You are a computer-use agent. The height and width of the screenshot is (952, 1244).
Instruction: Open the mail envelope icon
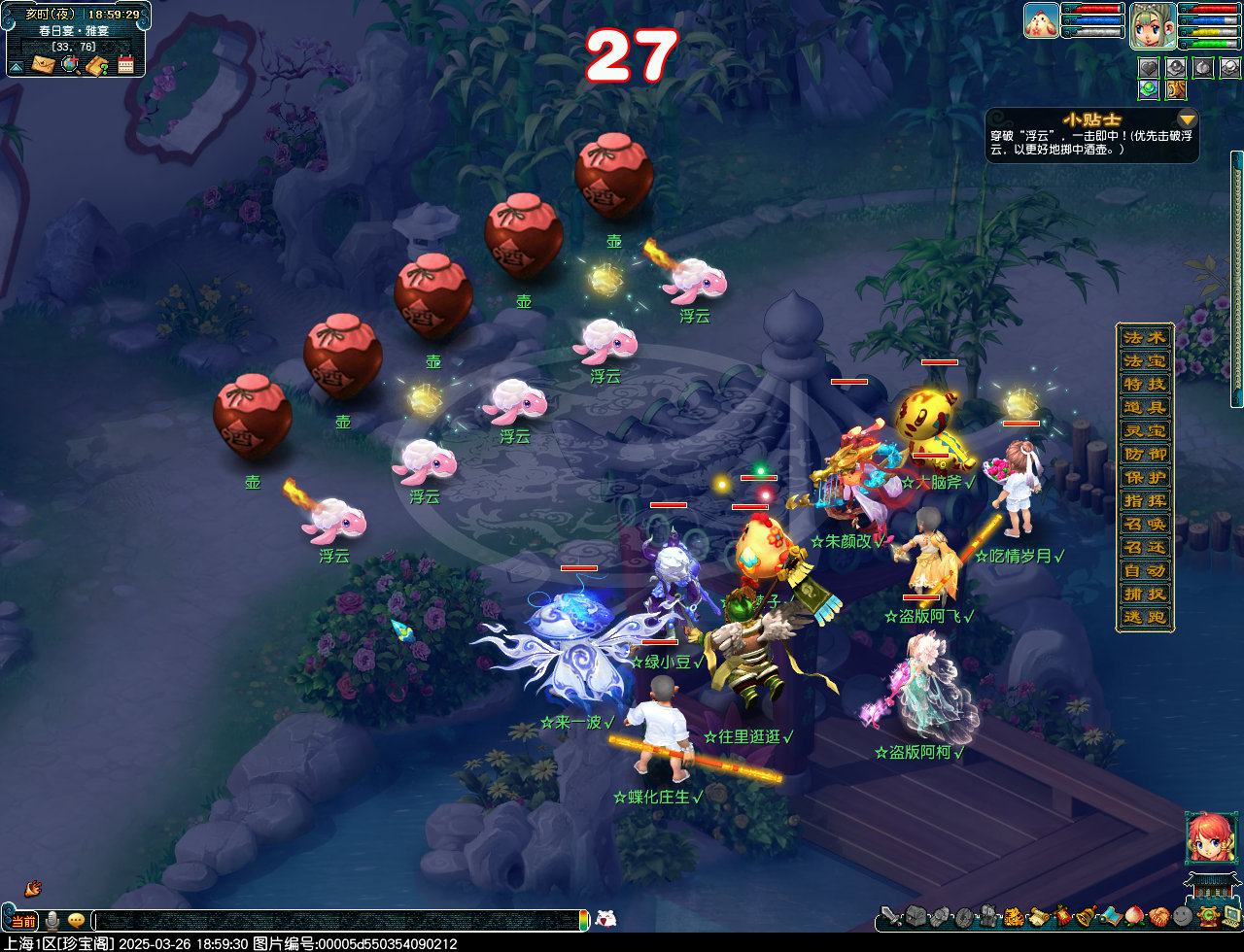point(43,65)
